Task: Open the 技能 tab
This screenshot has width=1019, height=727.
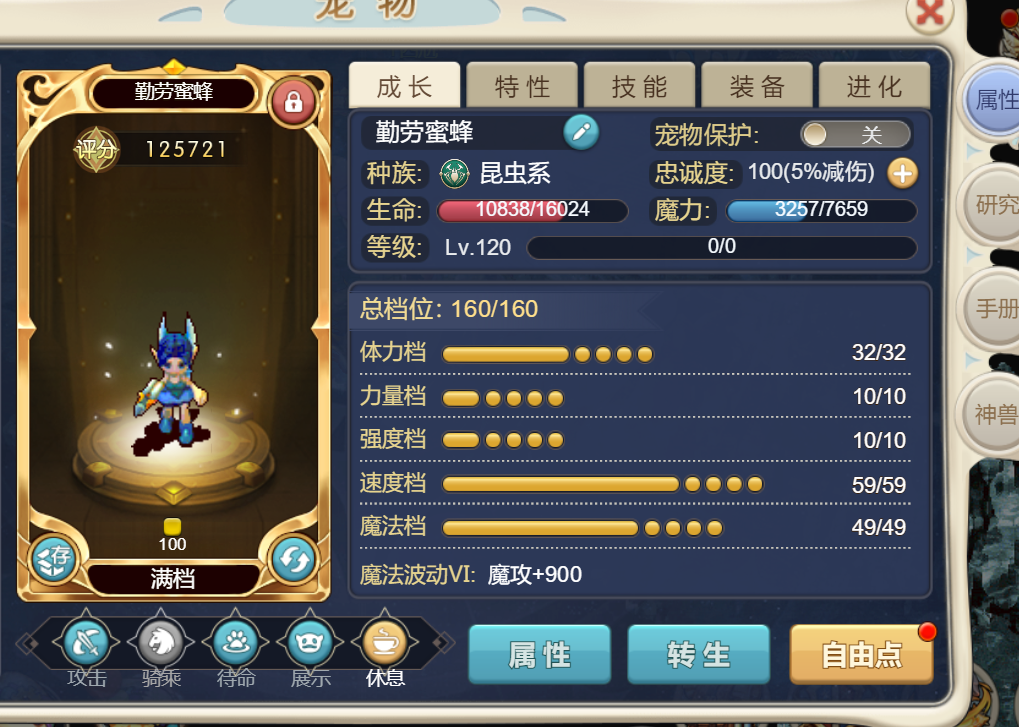Action: point(639,86)
